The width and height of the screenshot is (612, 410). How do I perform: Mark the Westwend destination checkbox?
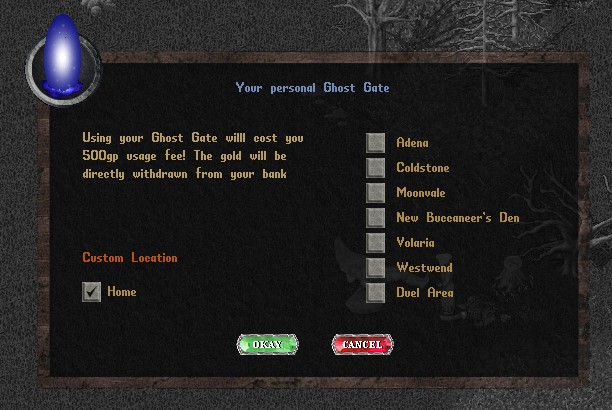click(x=376, y=268)
